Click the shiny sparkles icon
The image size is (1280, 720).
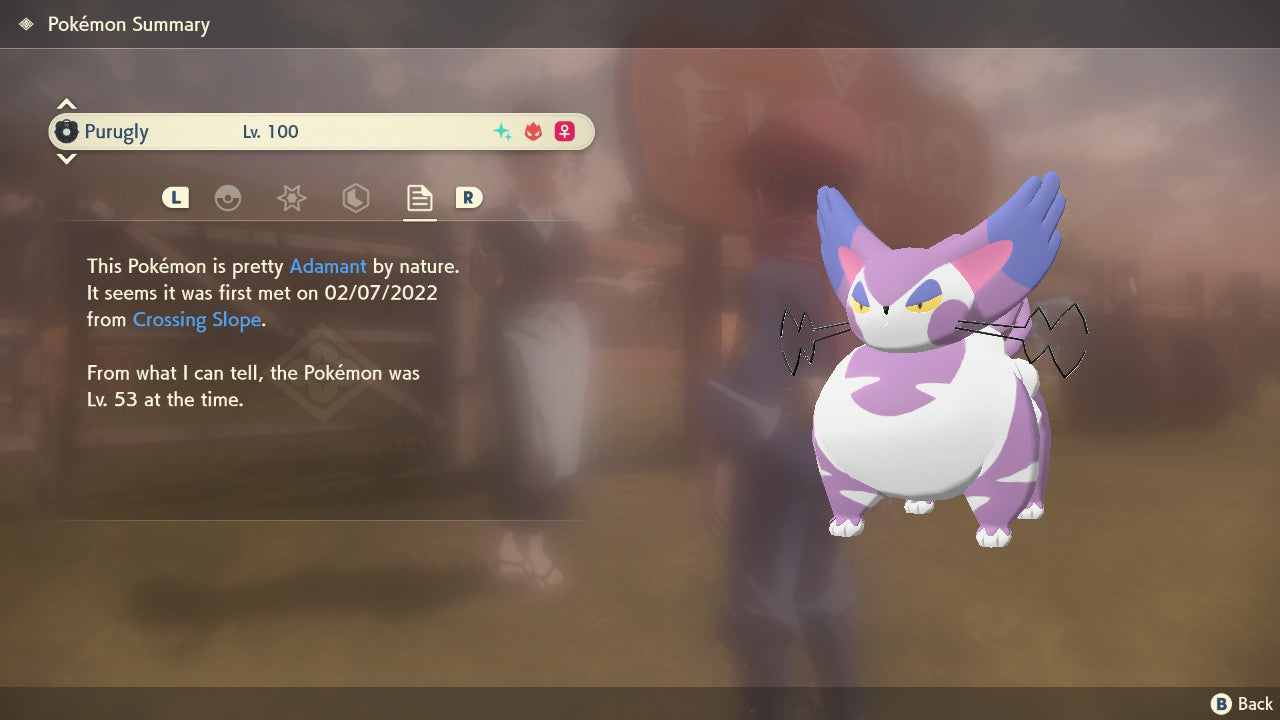point(502,131)
